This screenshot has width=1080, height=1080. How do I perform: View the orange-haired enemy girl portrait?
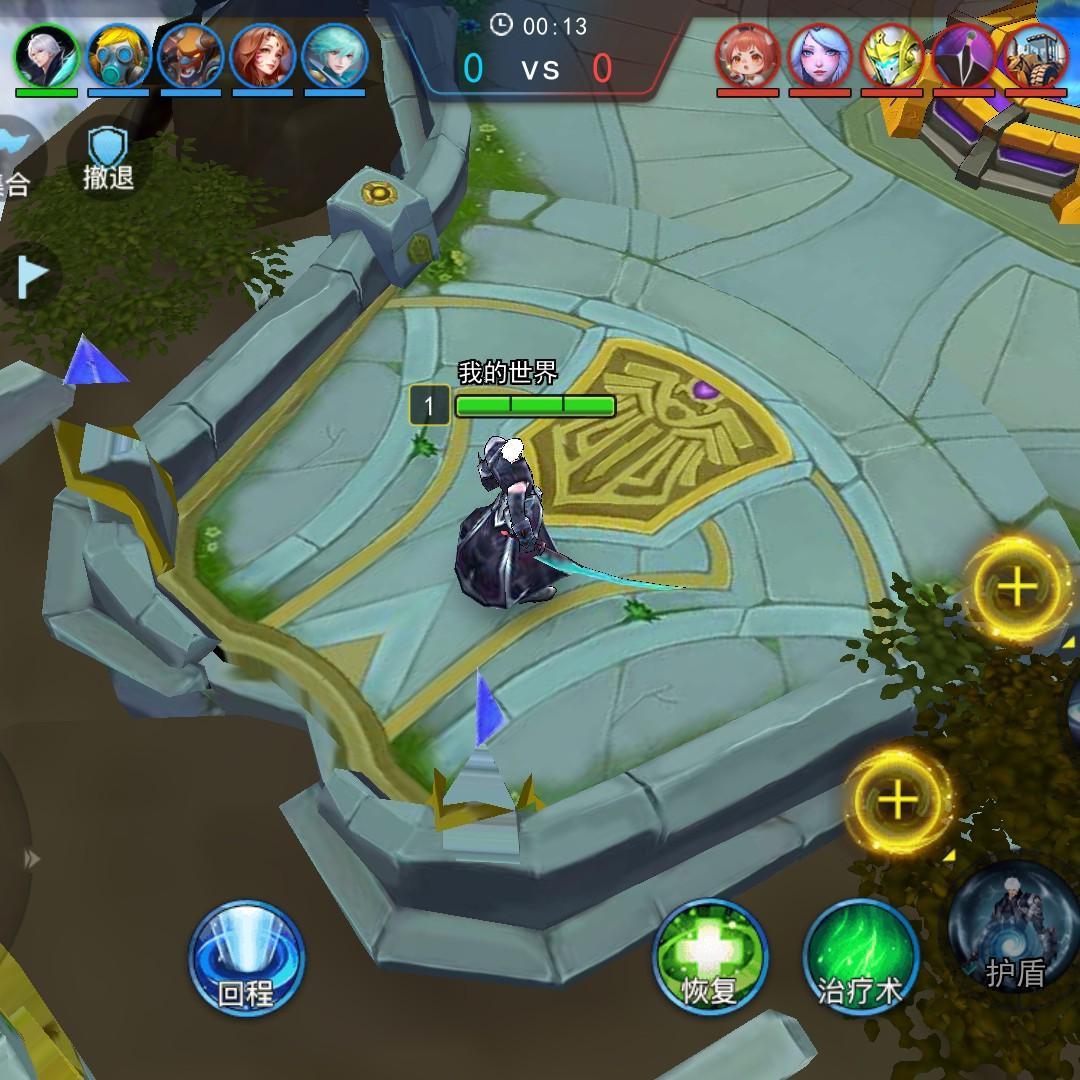[x=748, y=56]
